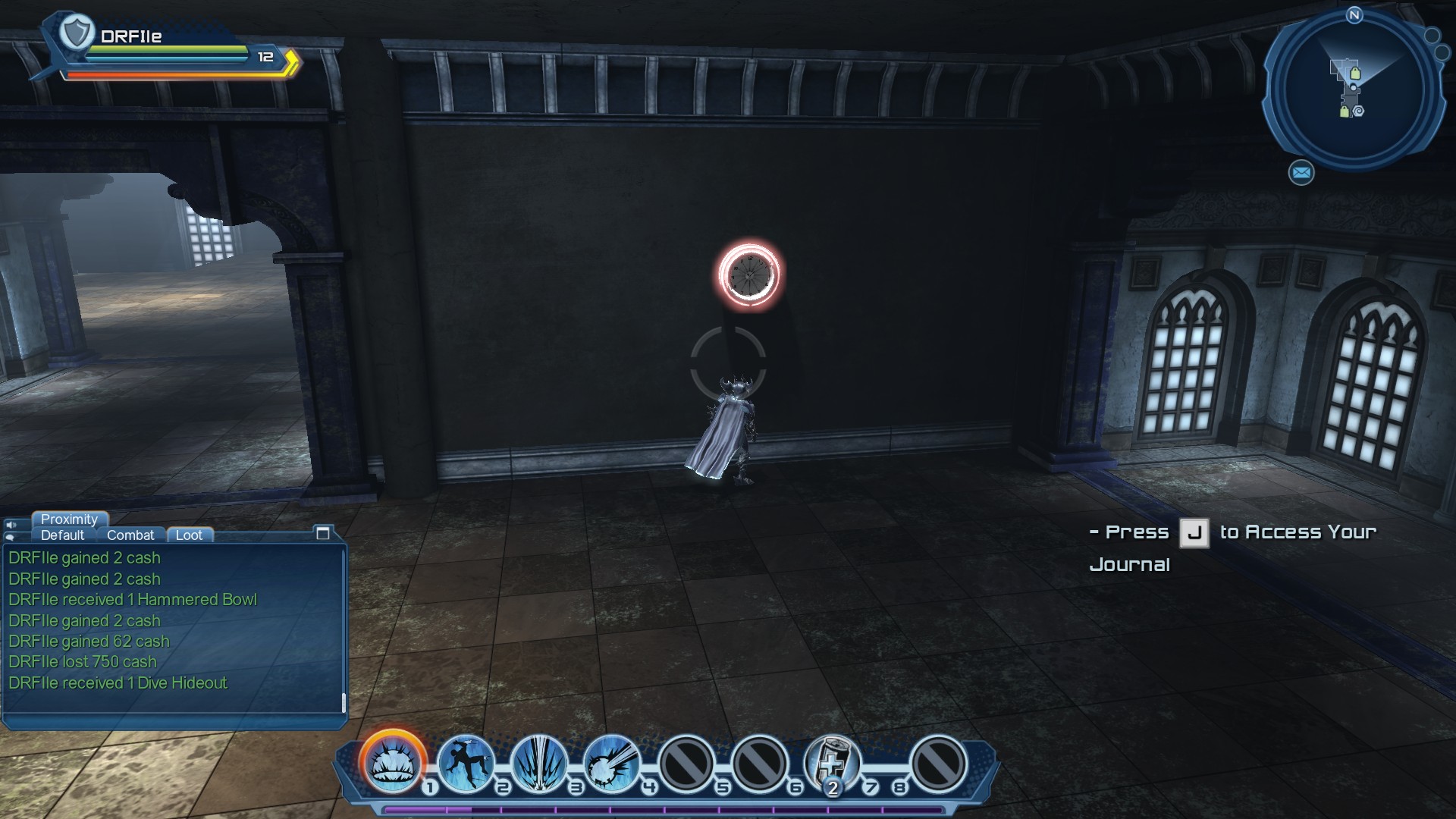
Task: Trigger the ice burst ability in slot 3
Action: tap(539, 762)
